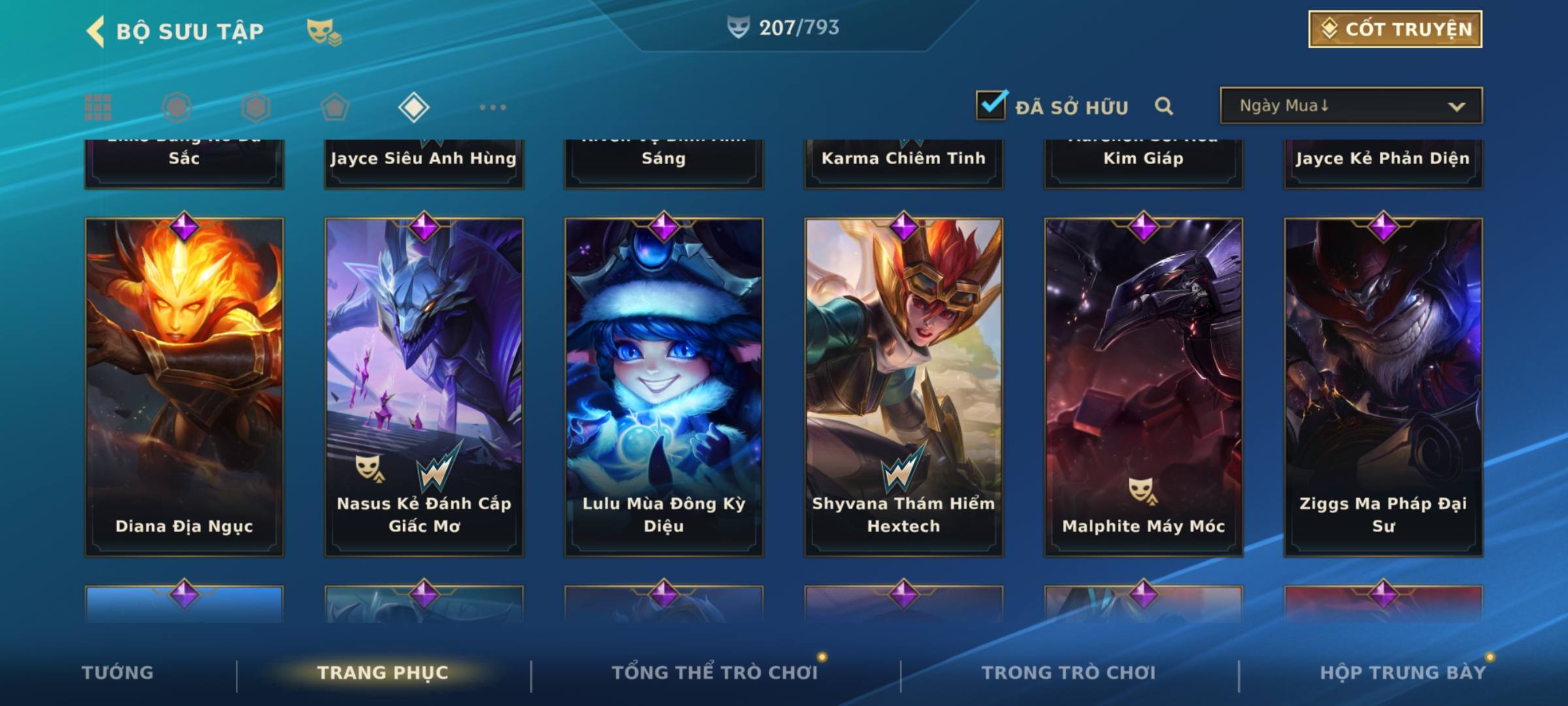The width and height of the screenshot is (1568, 706).
Task: Open Ziggs Ma Pháp Đại Sư skin
Action: pyautogui.click(x=1383, y=387)
